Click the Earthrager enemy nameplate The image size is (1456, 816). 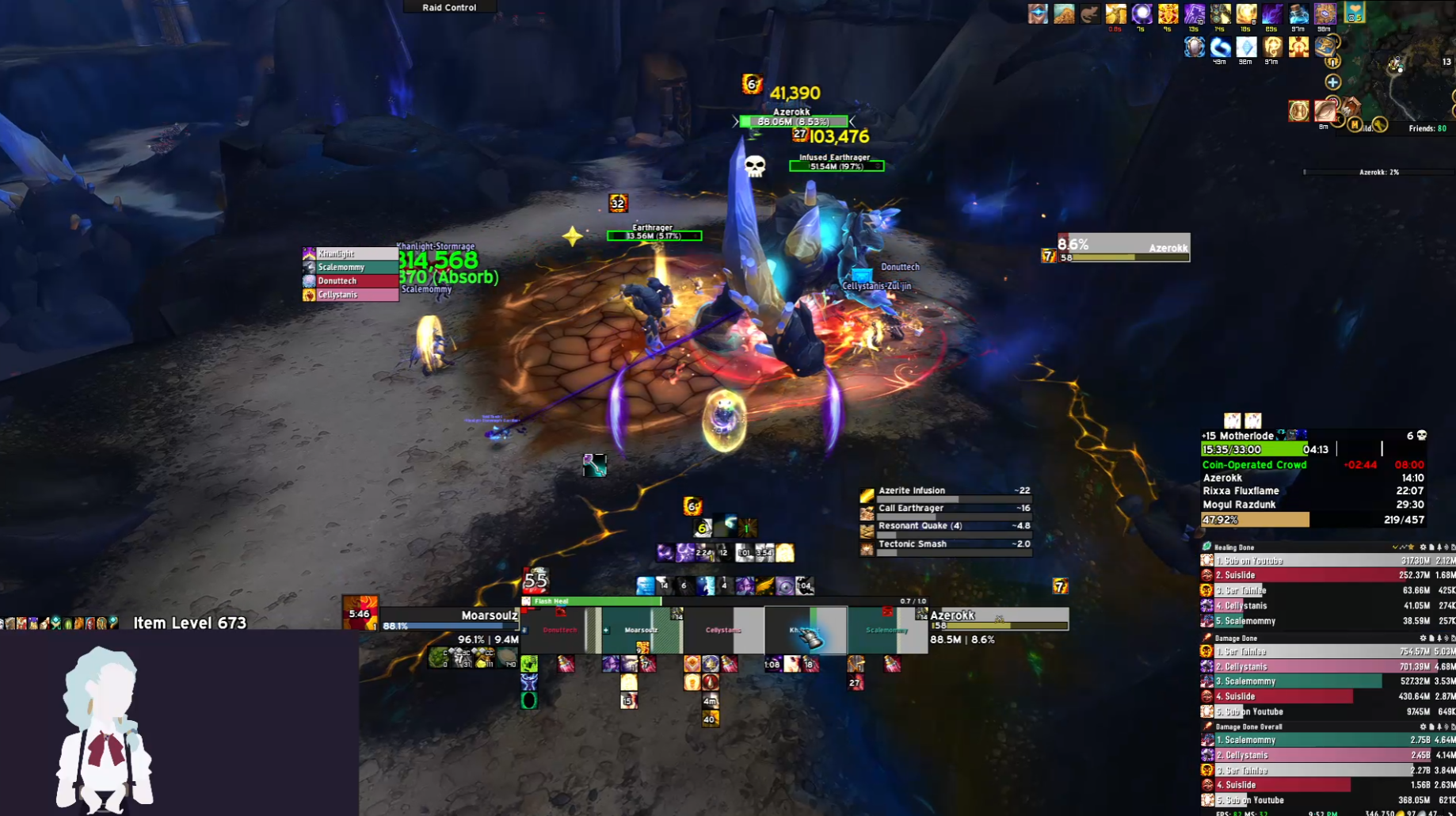click(654, 235)
